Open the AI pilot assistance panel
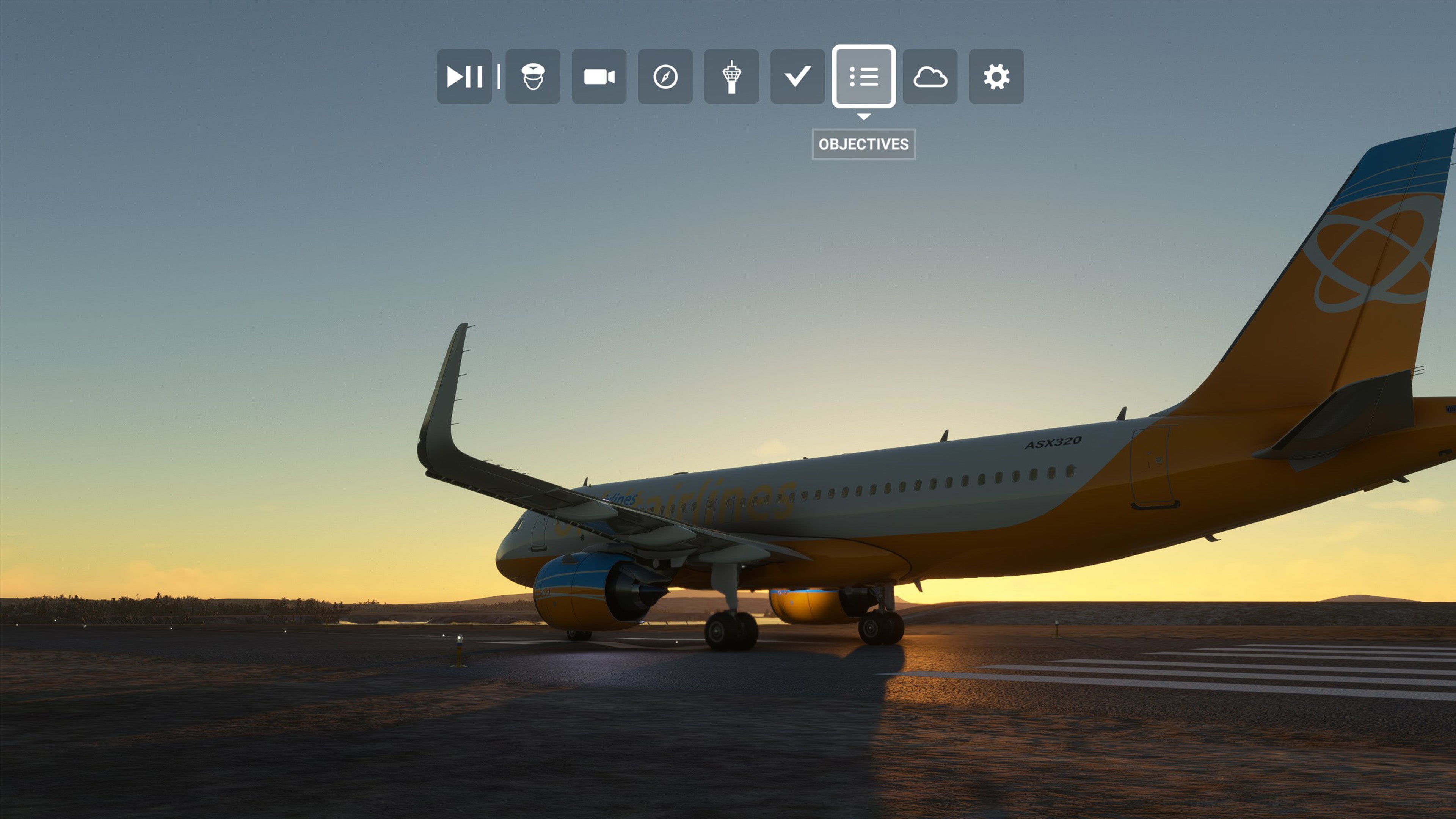The height and width of the screenshot is (819, 1456). pyautogui.click(x=532, y=76)
